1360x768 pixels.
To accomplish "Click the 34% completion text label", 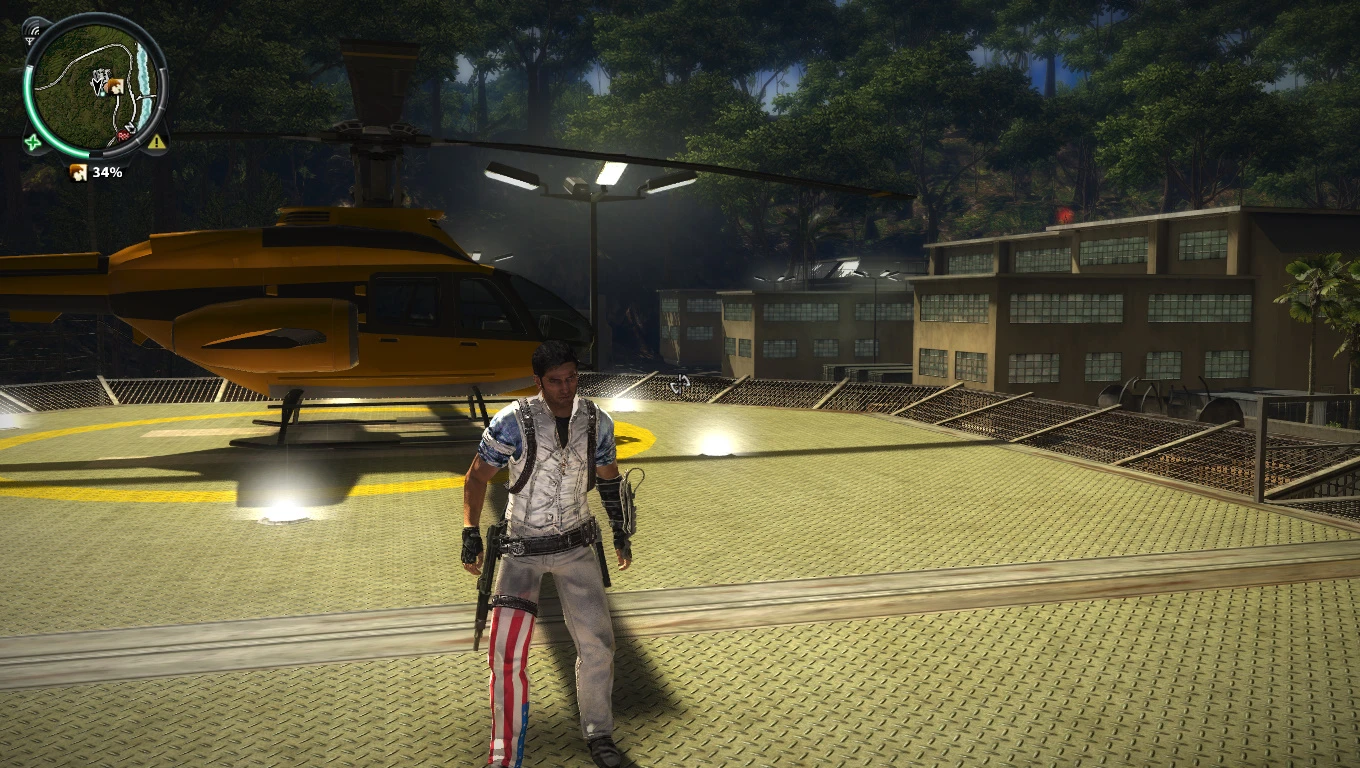I will pos(106,171).
